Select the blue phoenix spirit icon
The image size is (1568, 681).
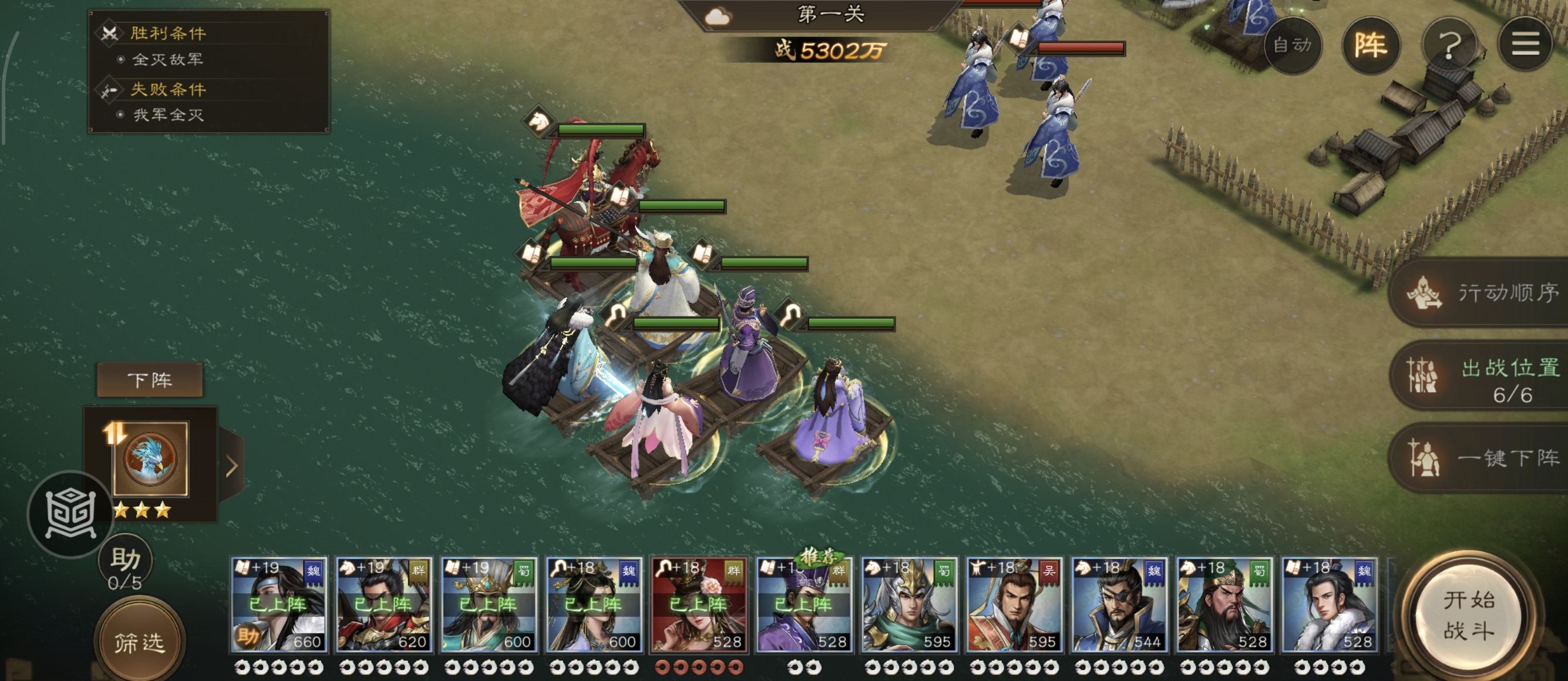pos(150,459)
